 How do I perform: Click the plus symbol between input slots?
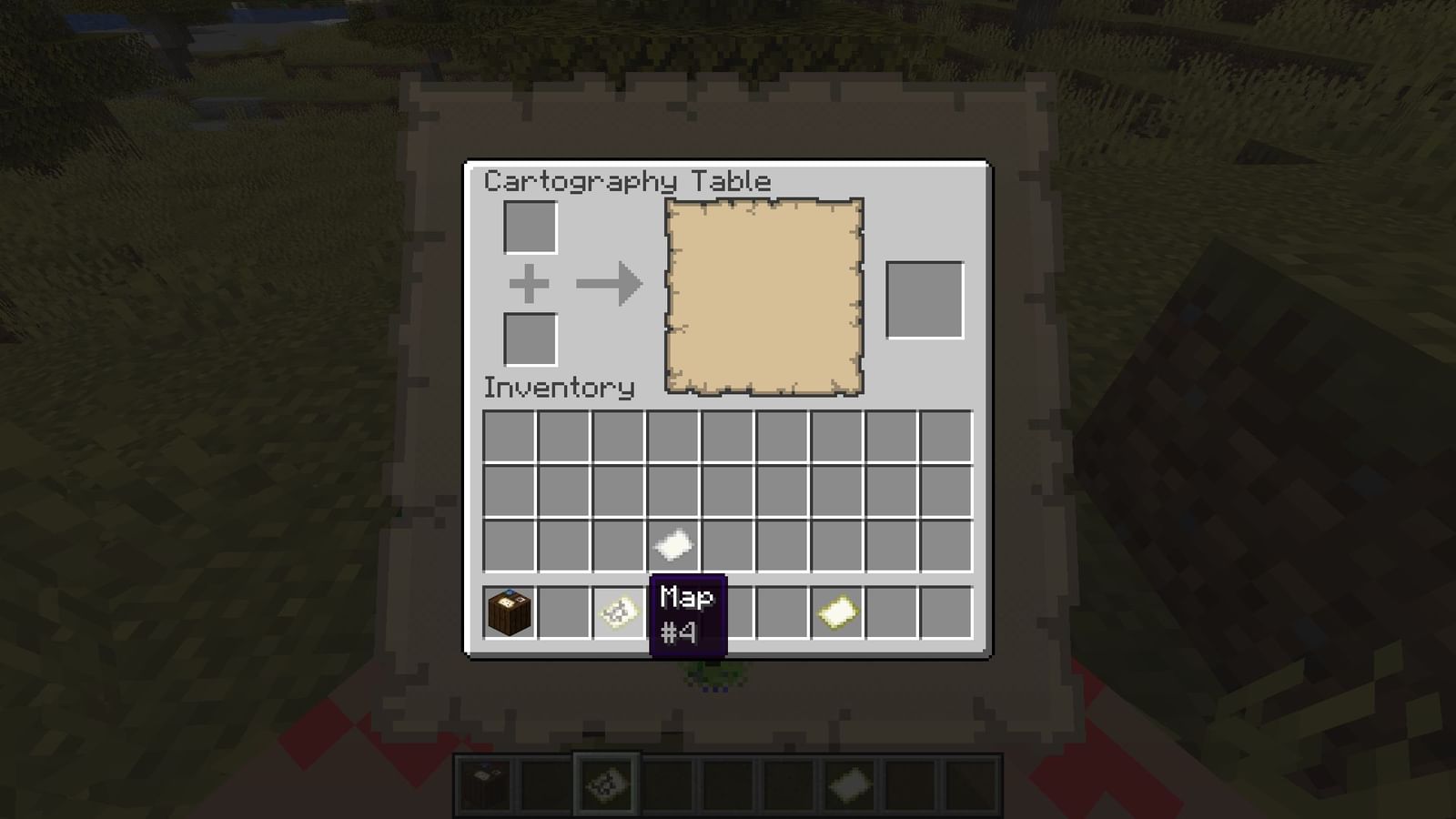[529, 283]
